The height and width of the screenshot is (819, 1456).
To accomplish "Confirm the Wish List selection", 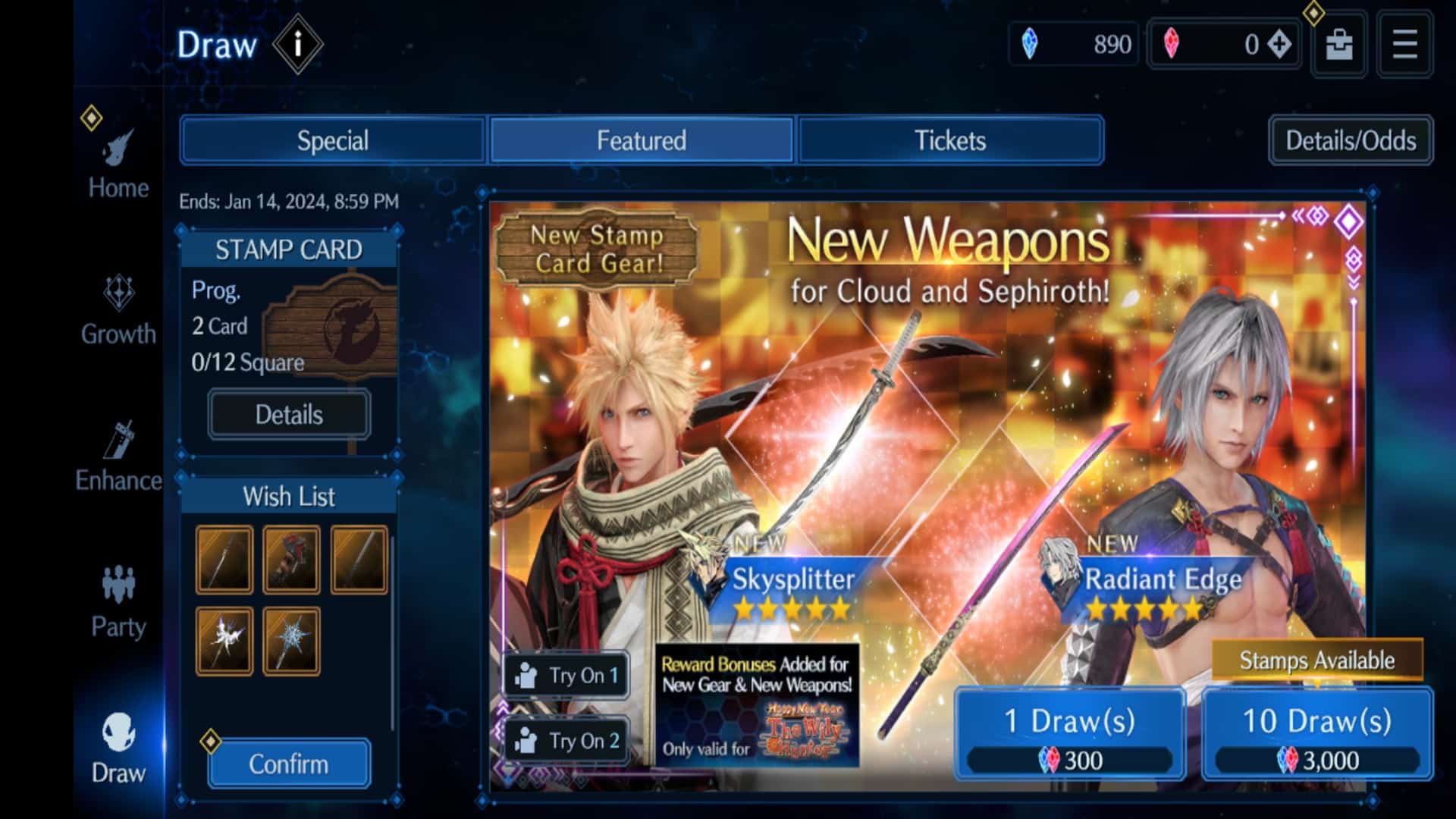I will (x=289, y=764).
